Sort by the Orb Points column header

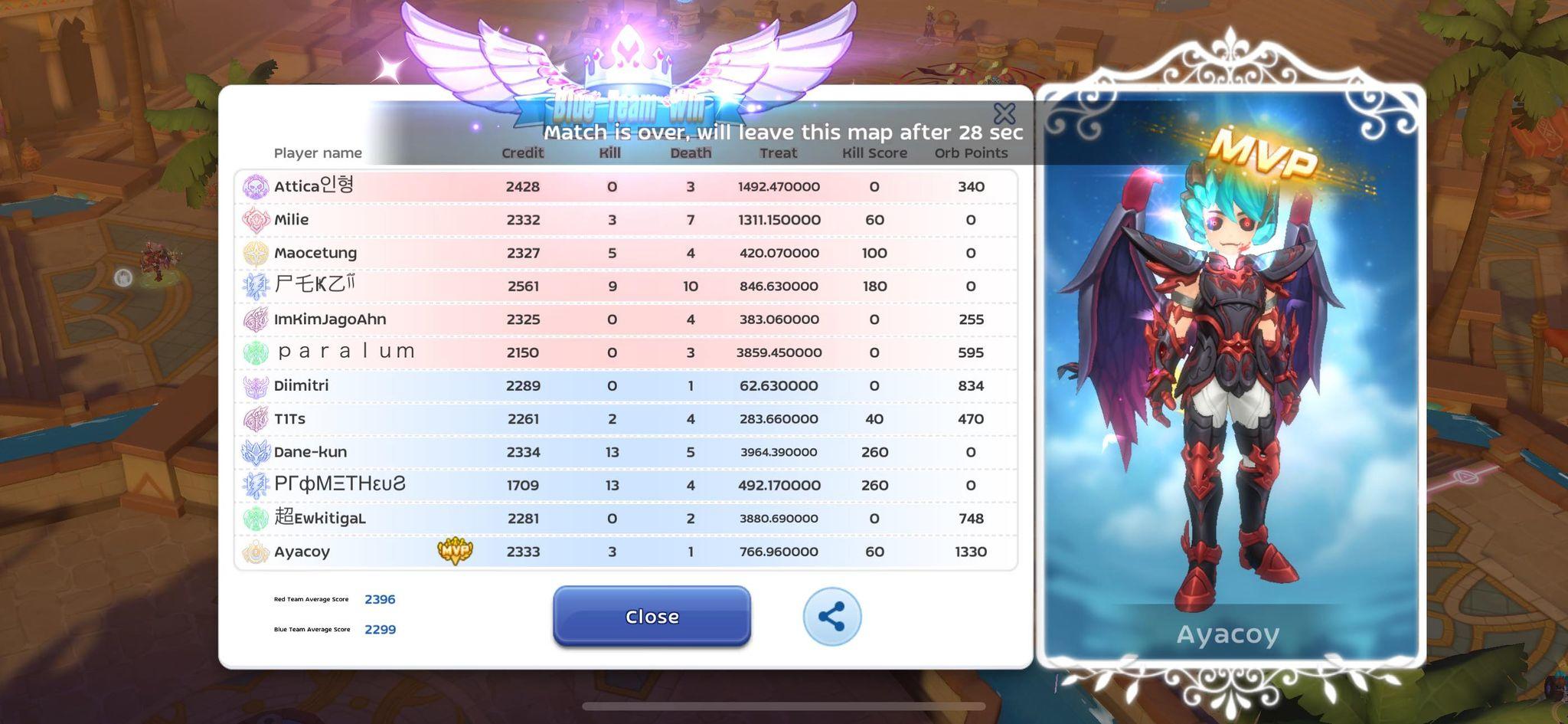pyautogui.click(x=969, y=152)
